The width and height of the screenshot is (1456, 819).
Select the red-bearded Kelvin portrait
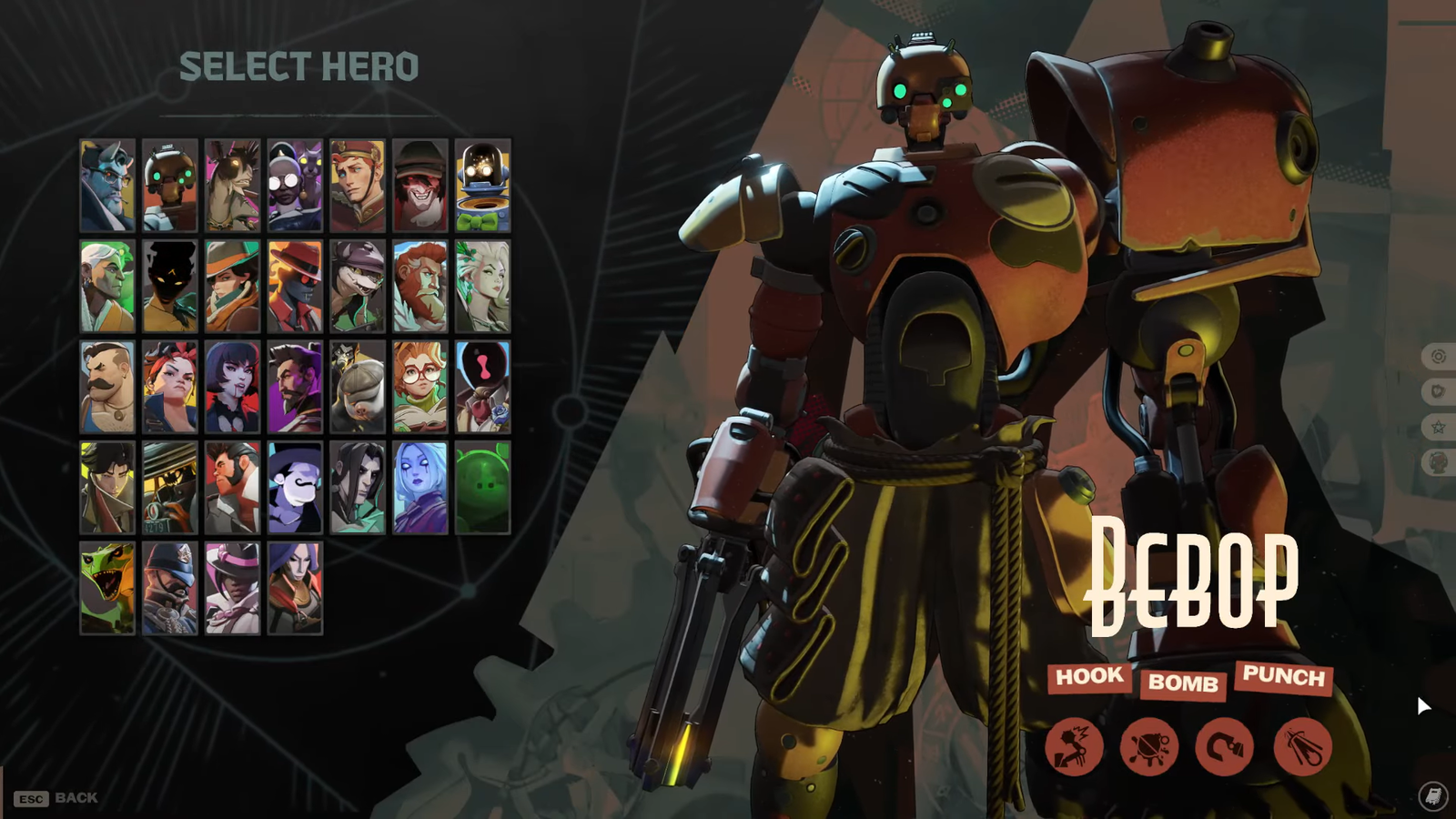(x=420, y=287)
